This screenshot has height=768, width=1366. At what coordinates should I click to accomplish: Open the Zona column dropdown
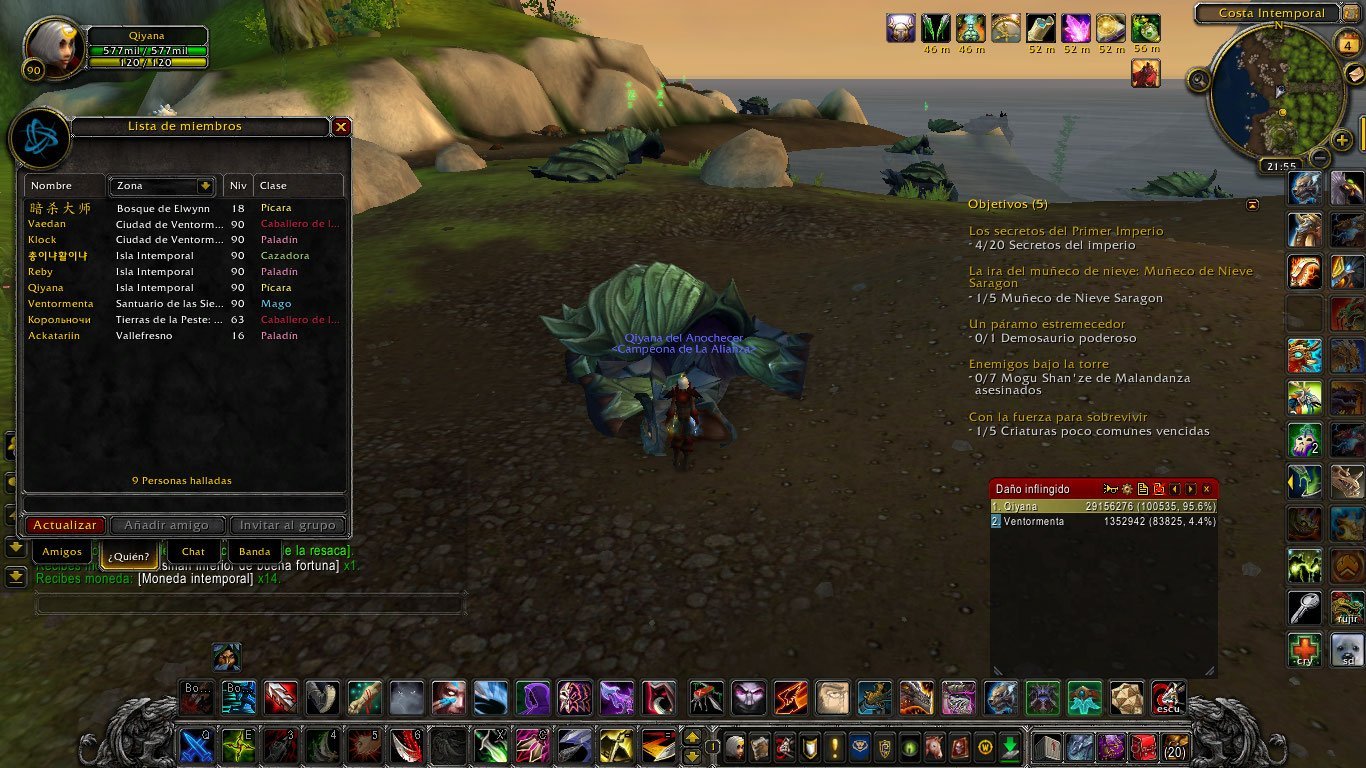(205, 186)
